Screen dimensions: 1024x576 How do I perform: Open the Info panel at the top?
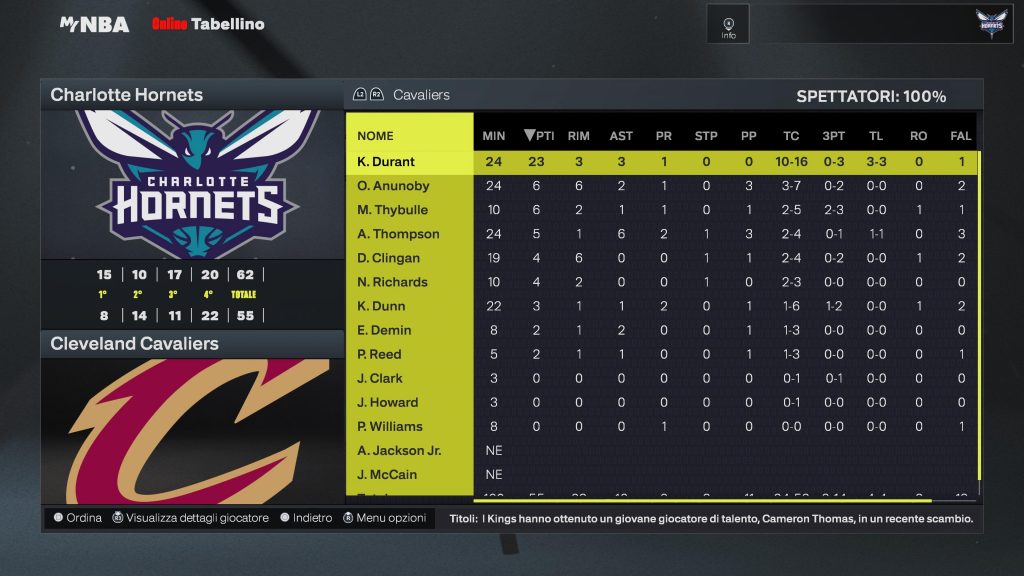point(728,25)
